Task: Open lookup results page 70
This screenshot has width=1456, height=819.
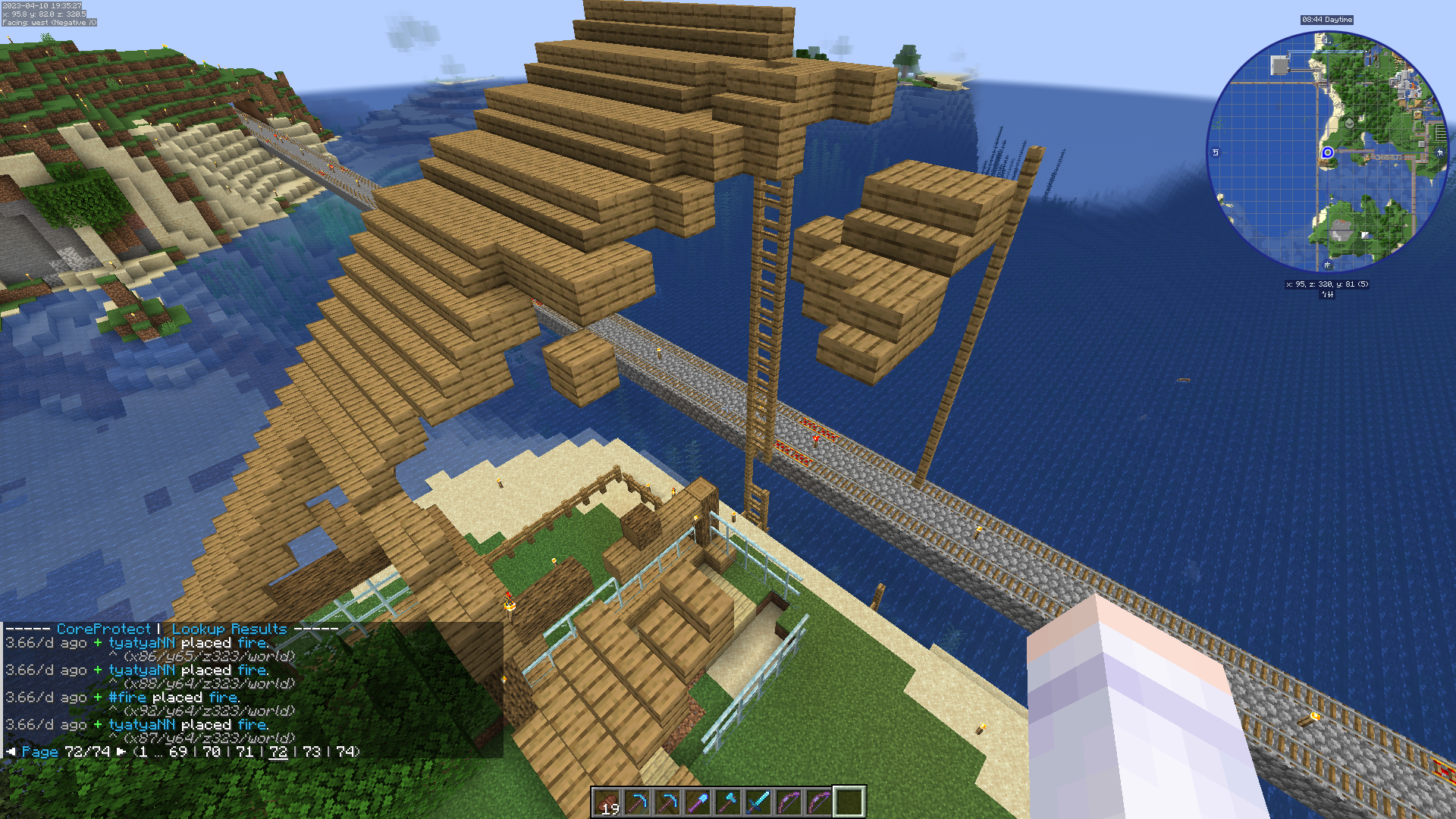Action: click(212, 752)
